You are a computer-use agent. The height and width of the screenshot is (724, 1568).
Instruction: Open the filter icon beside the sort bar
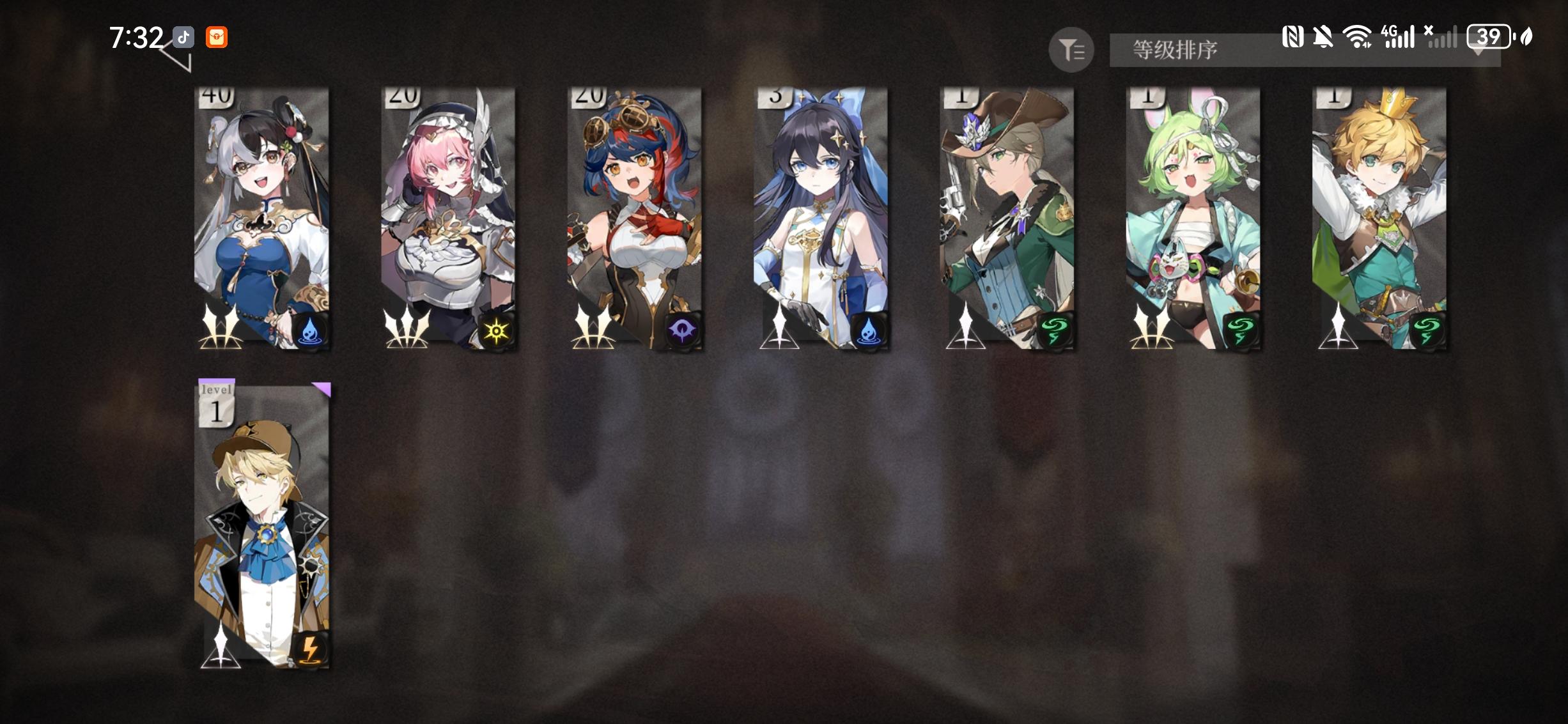point(1072,50)
